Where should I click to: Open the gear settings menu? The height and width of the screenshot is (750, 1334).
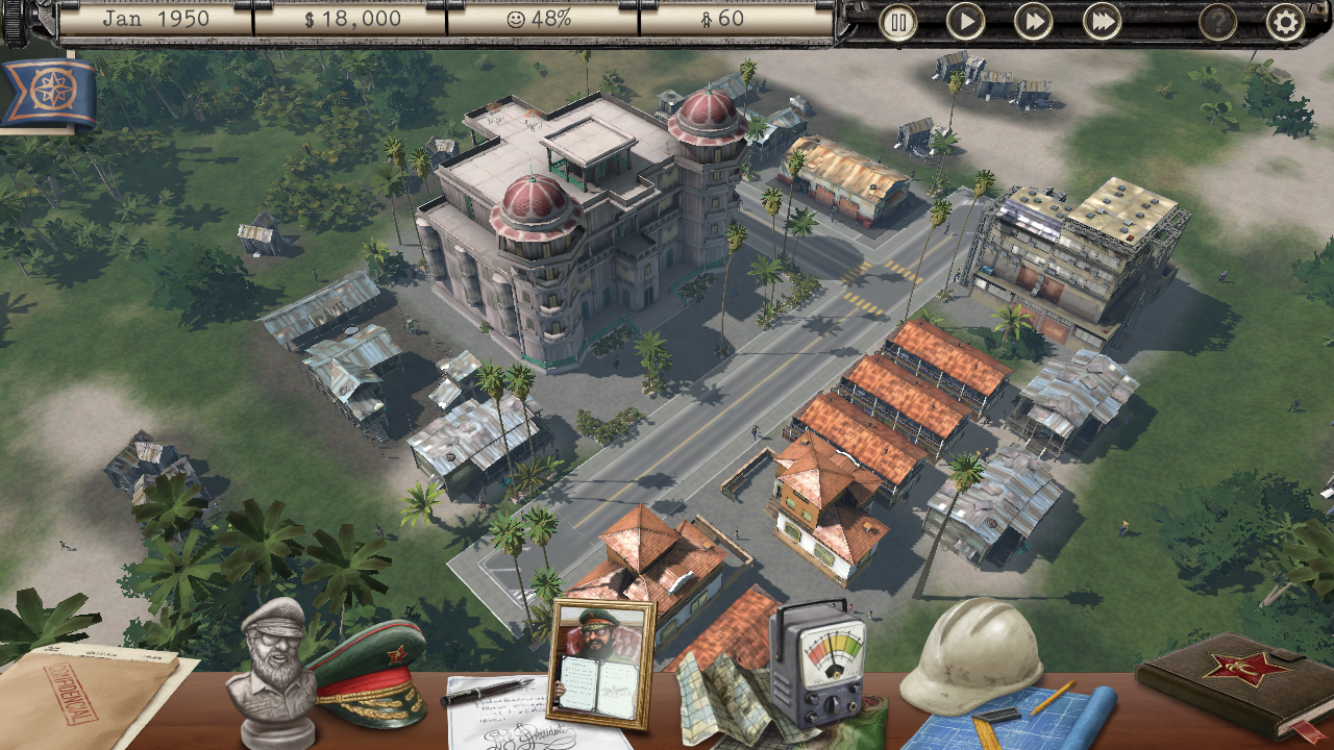click(x=1285, y=22)
